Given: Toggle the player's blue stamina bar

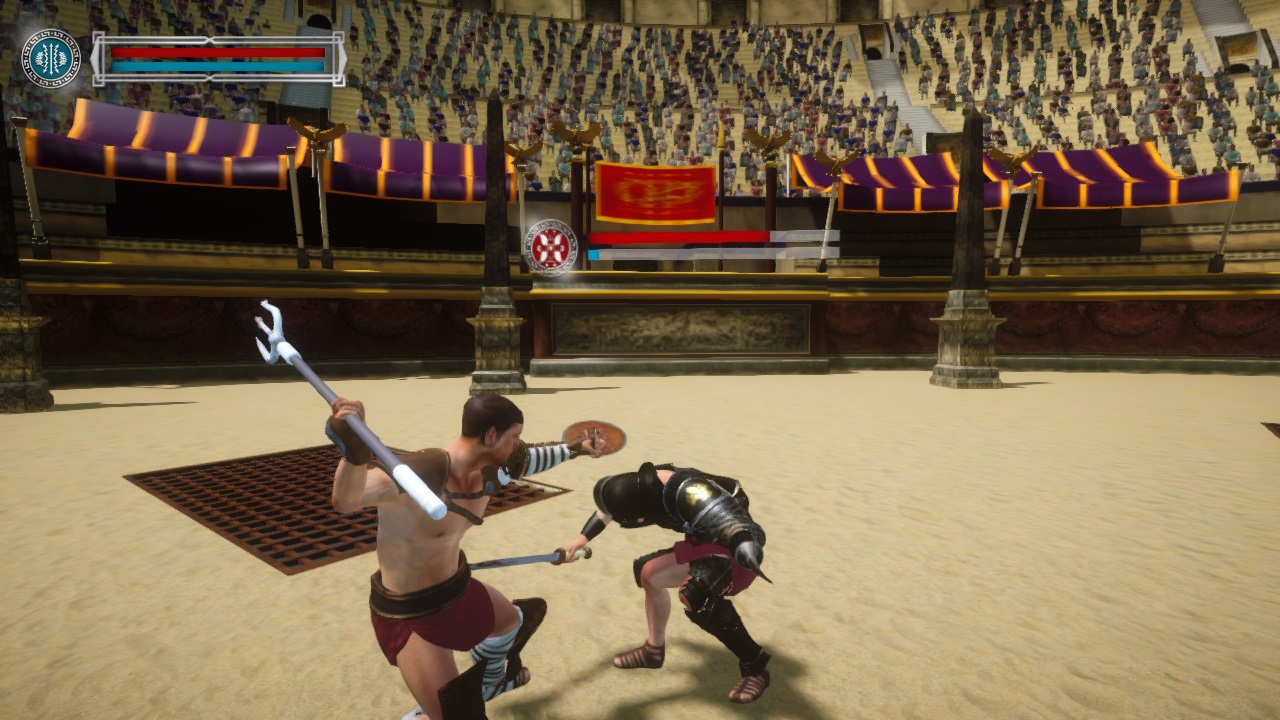Looking at the screenshot, I should (x=215, y=66).
